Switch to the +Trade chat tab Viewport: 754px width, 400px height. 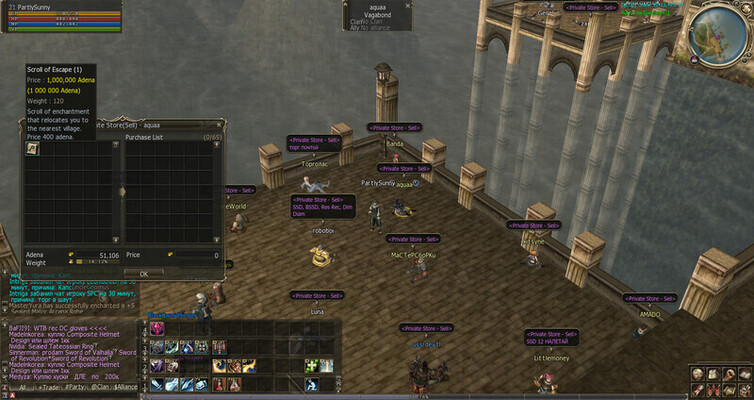click(x=49, y=386)
